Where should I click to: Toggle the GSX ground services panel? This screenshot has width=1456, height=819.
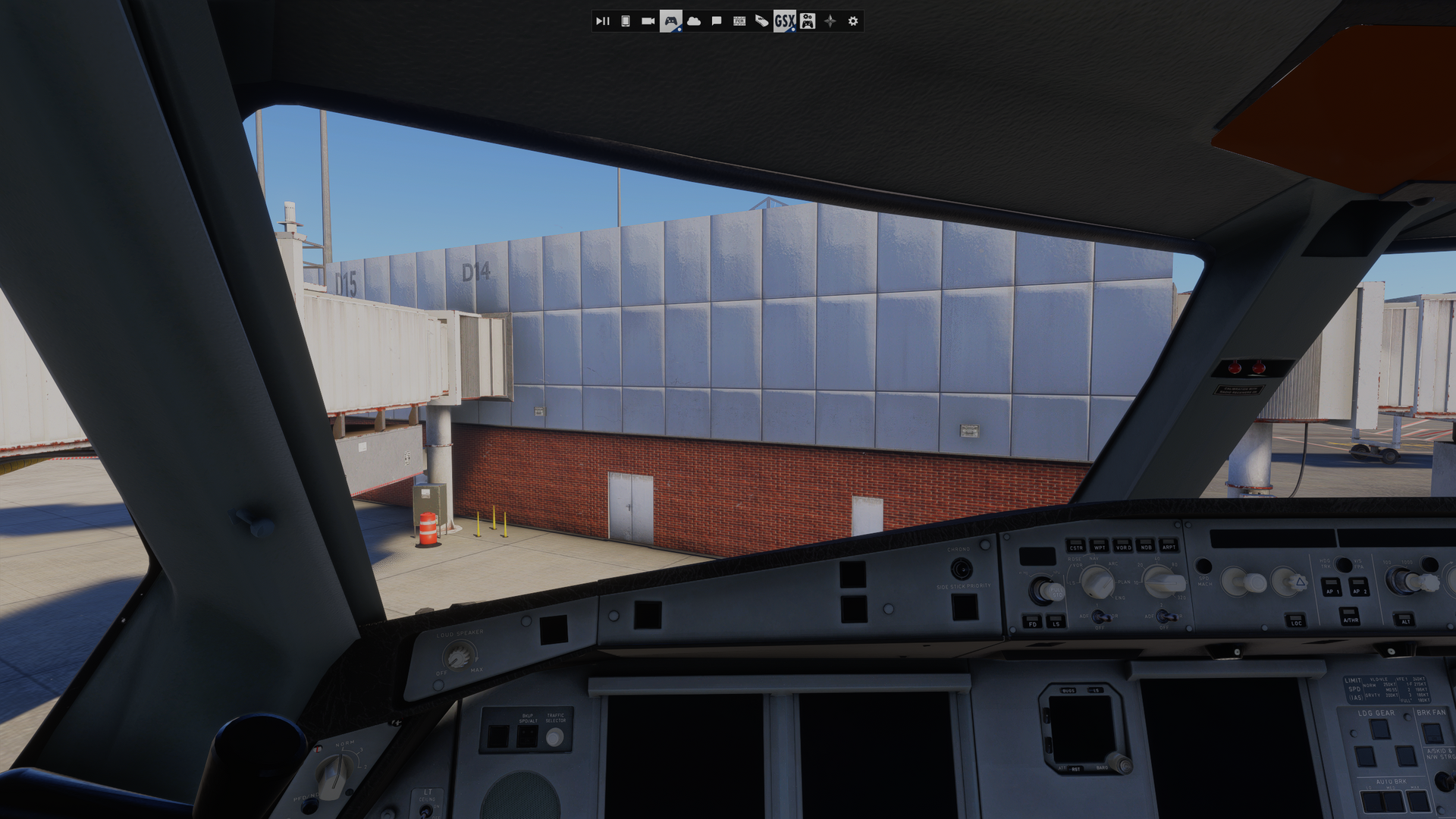click(785, 21)
